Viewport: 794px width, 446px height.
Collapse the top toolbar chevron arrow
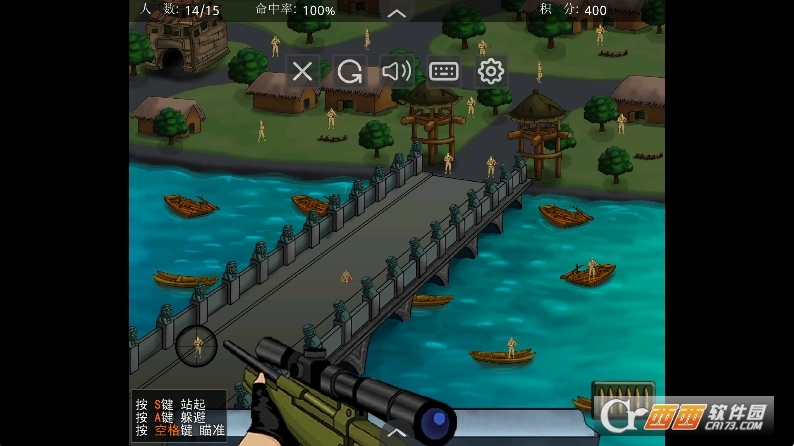[397, 13]
